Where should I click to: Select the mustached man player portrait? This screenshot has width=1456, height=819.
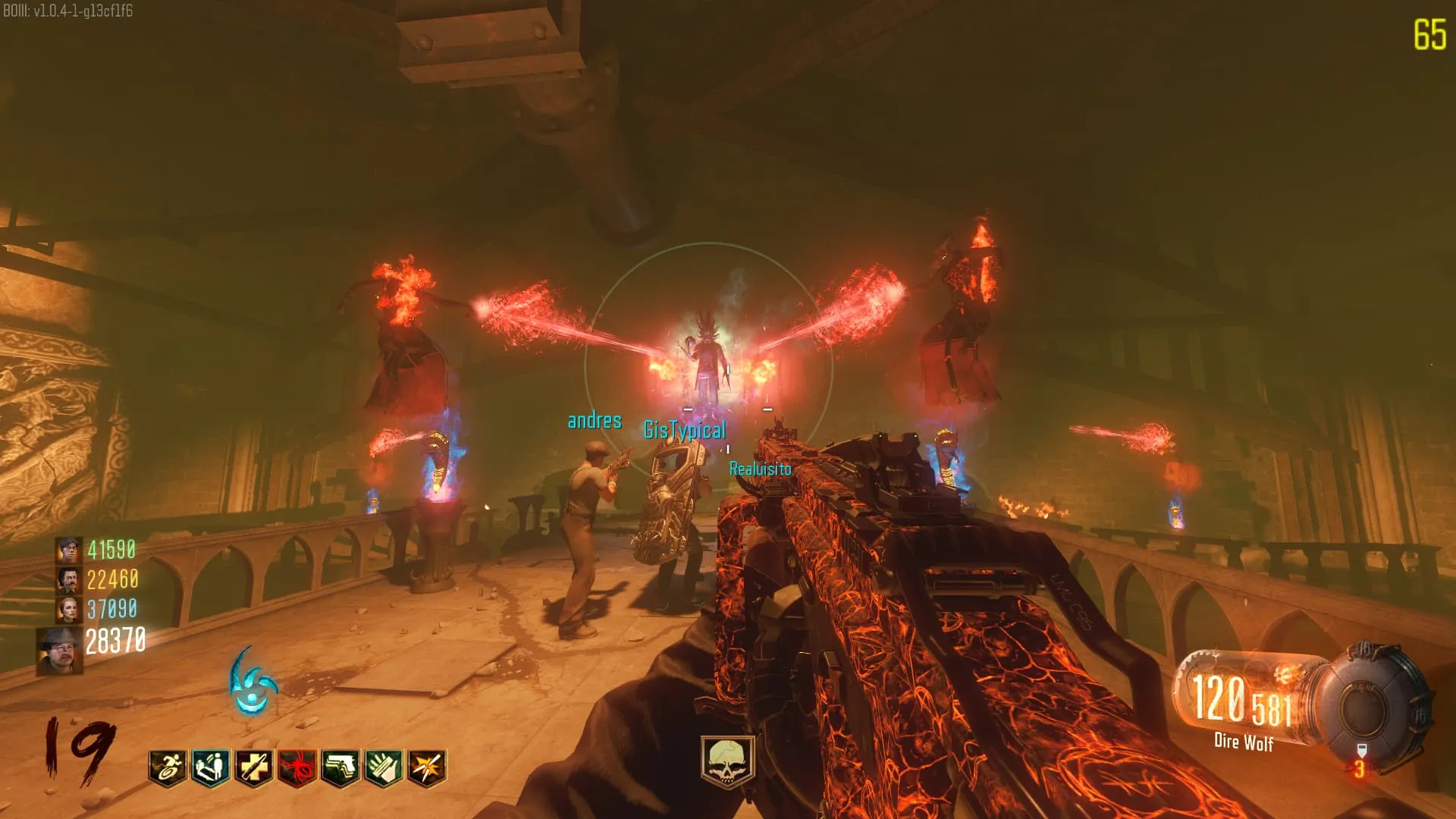(x=69, y=580)
